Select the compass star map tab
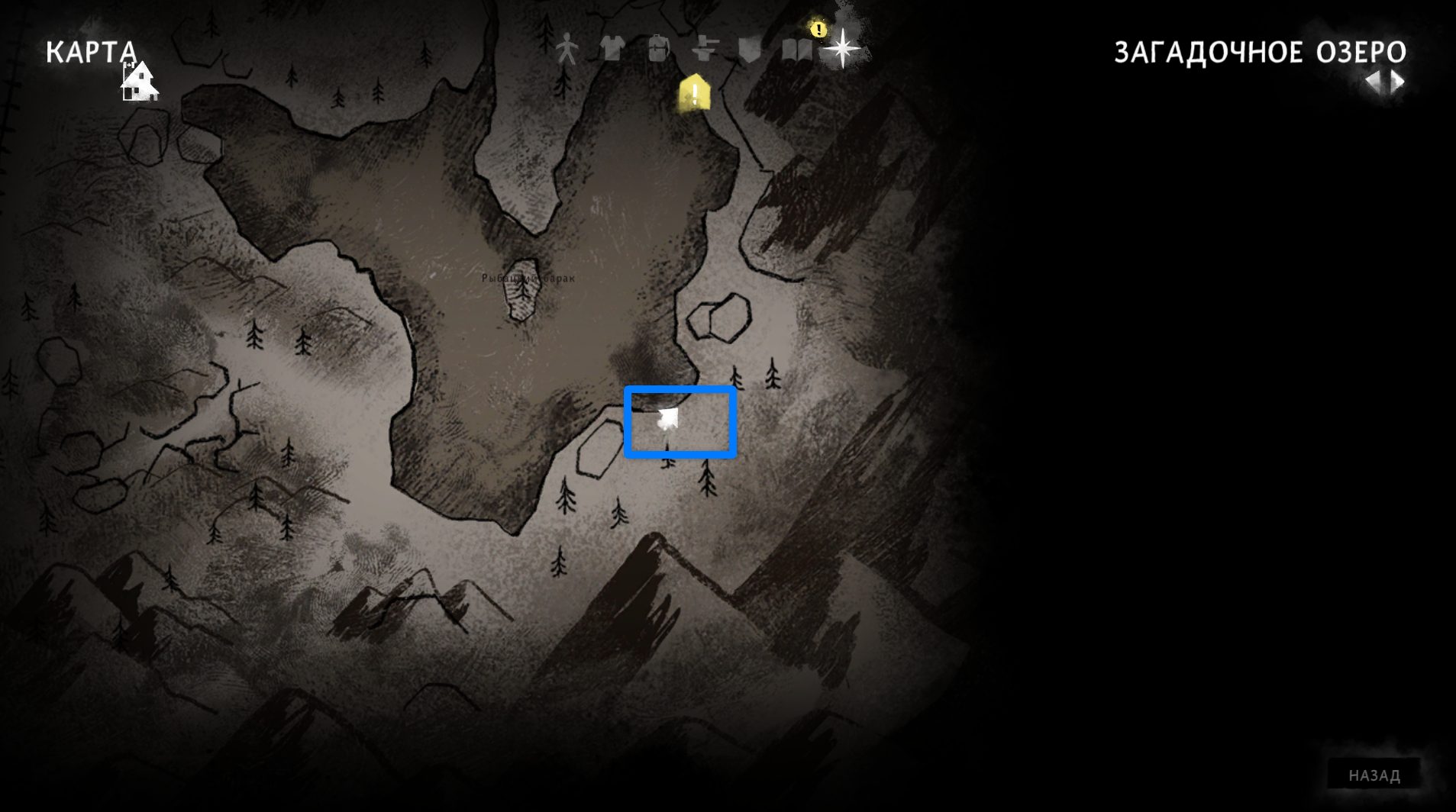 pyautogui.click(x=841, y=49)
